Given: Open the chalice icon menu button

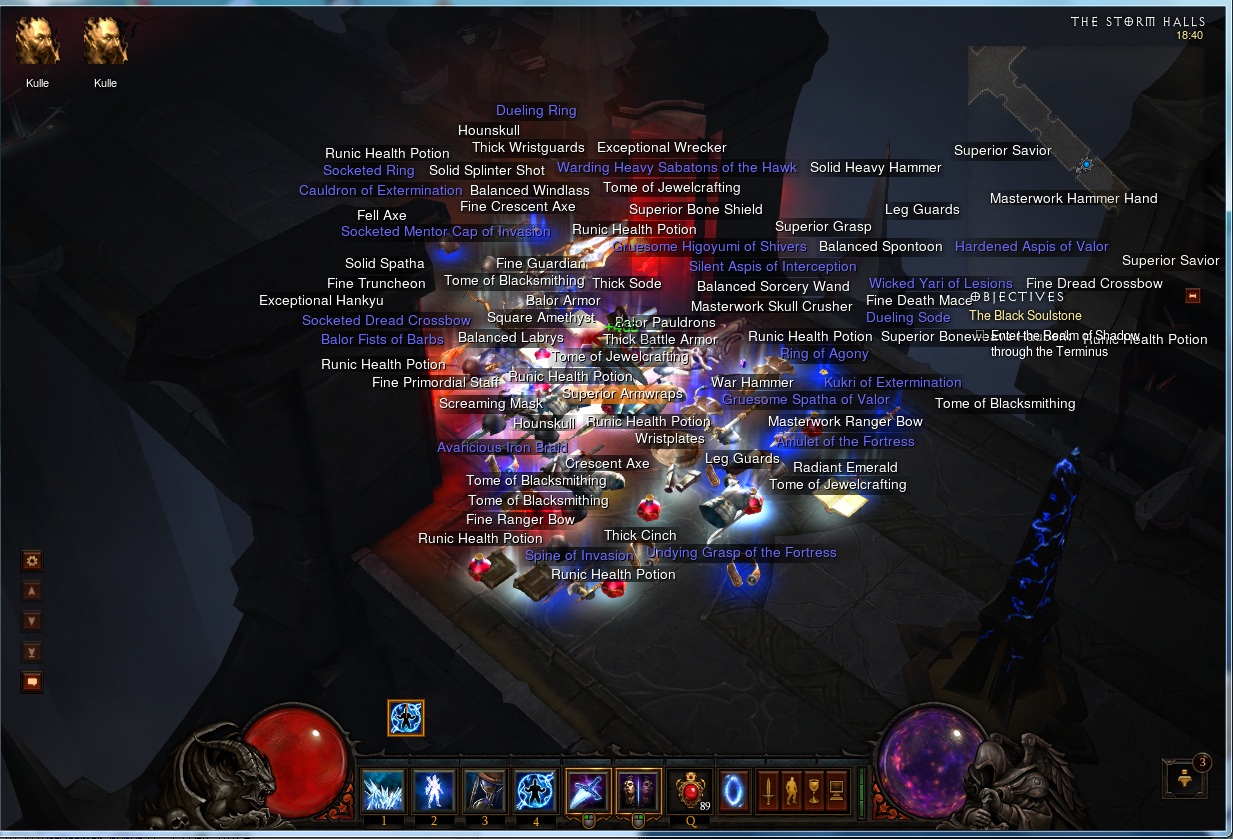Looking at the screenshot, I should (813, 791).
